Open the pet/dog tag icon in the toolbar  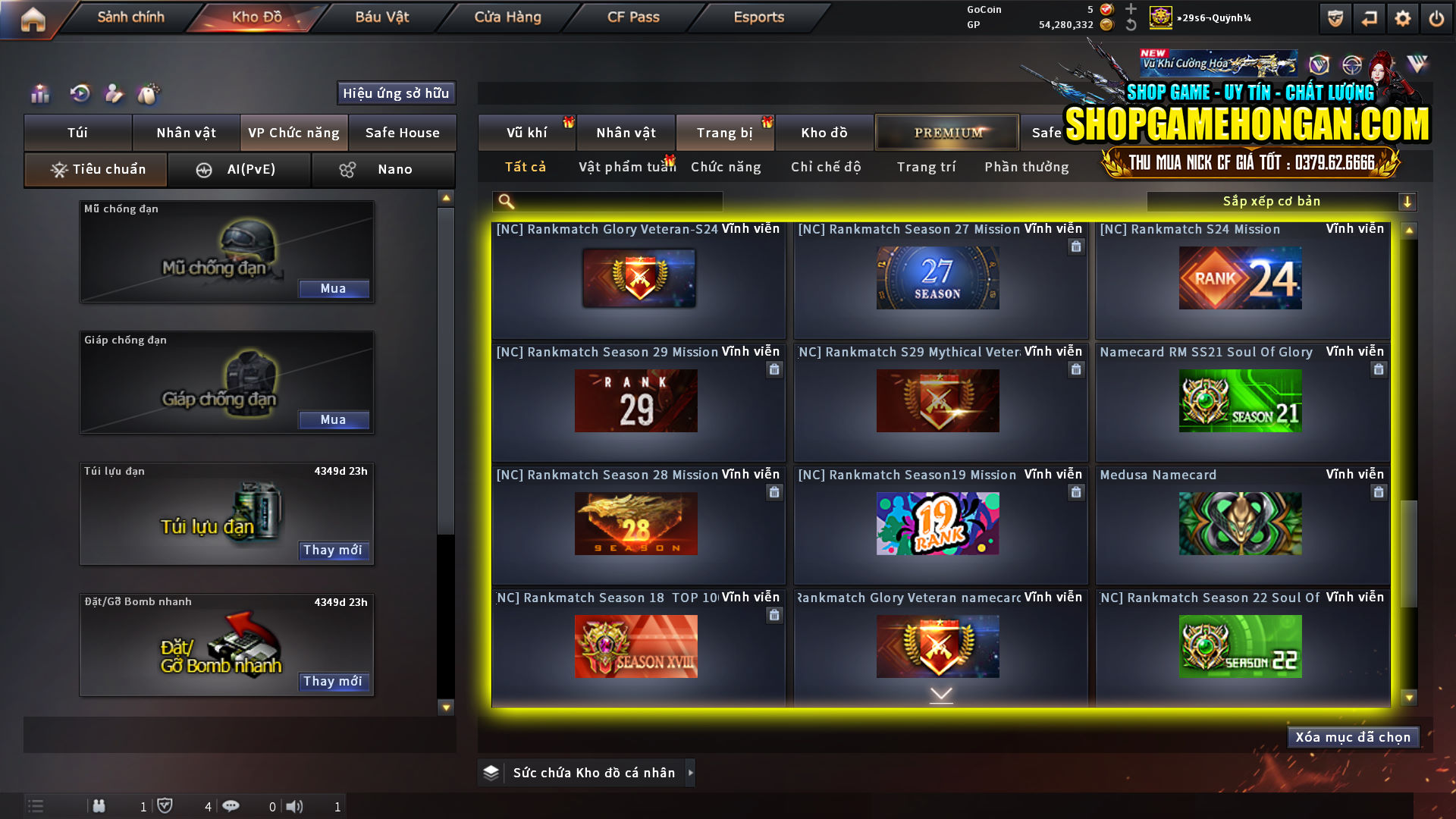point(149,94)
